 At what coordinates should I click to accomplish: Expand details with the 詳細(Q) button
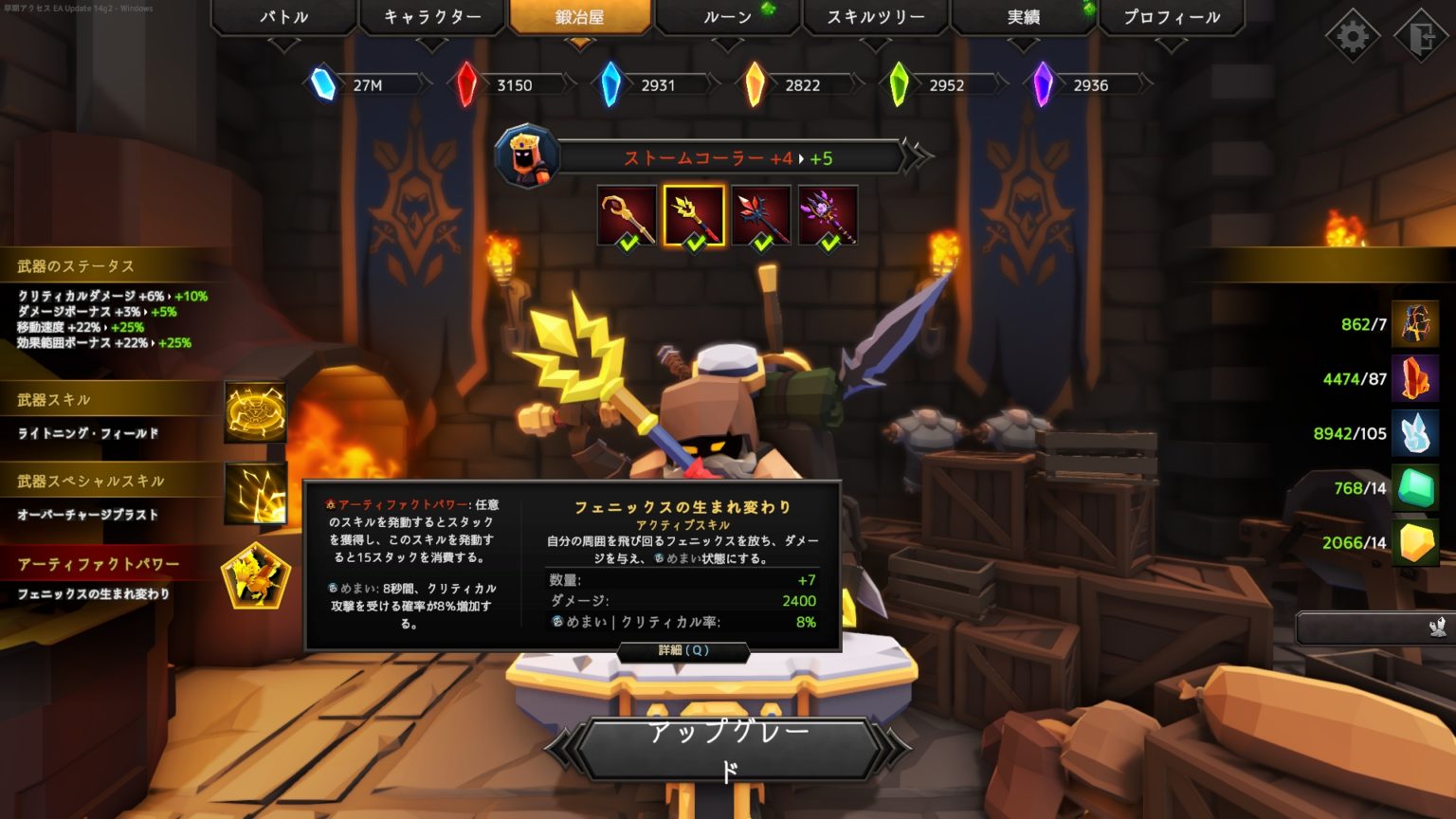click(682, 652)
